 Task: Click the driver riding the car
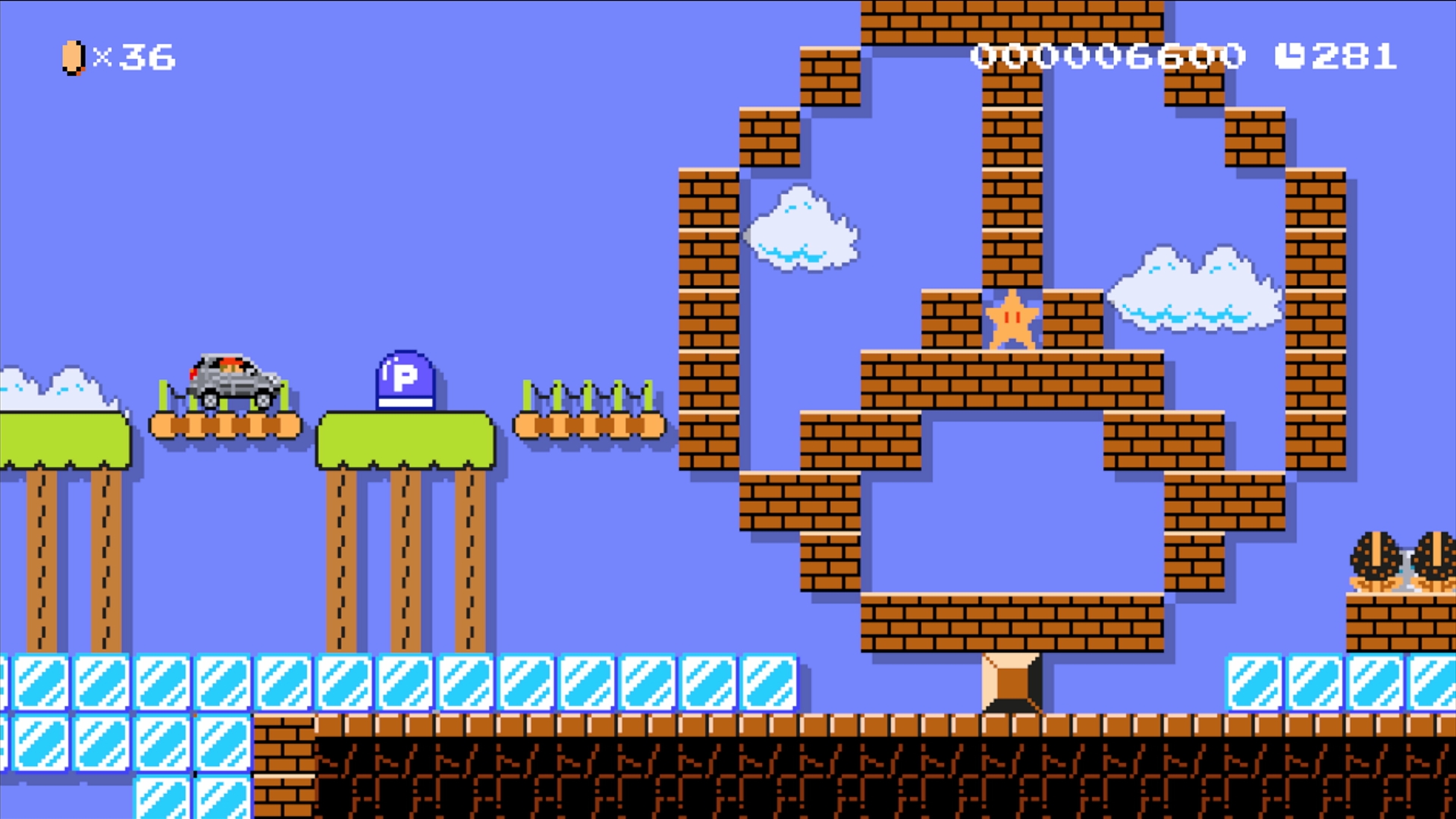(x=231, y=364)
